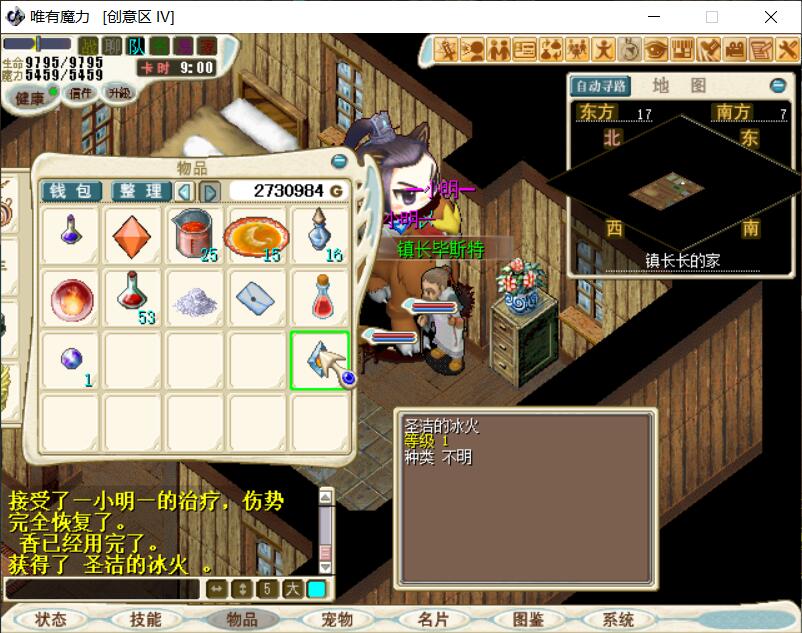Activate the 自动寻路 auto-pathfinding button

[x=600, y=86]
